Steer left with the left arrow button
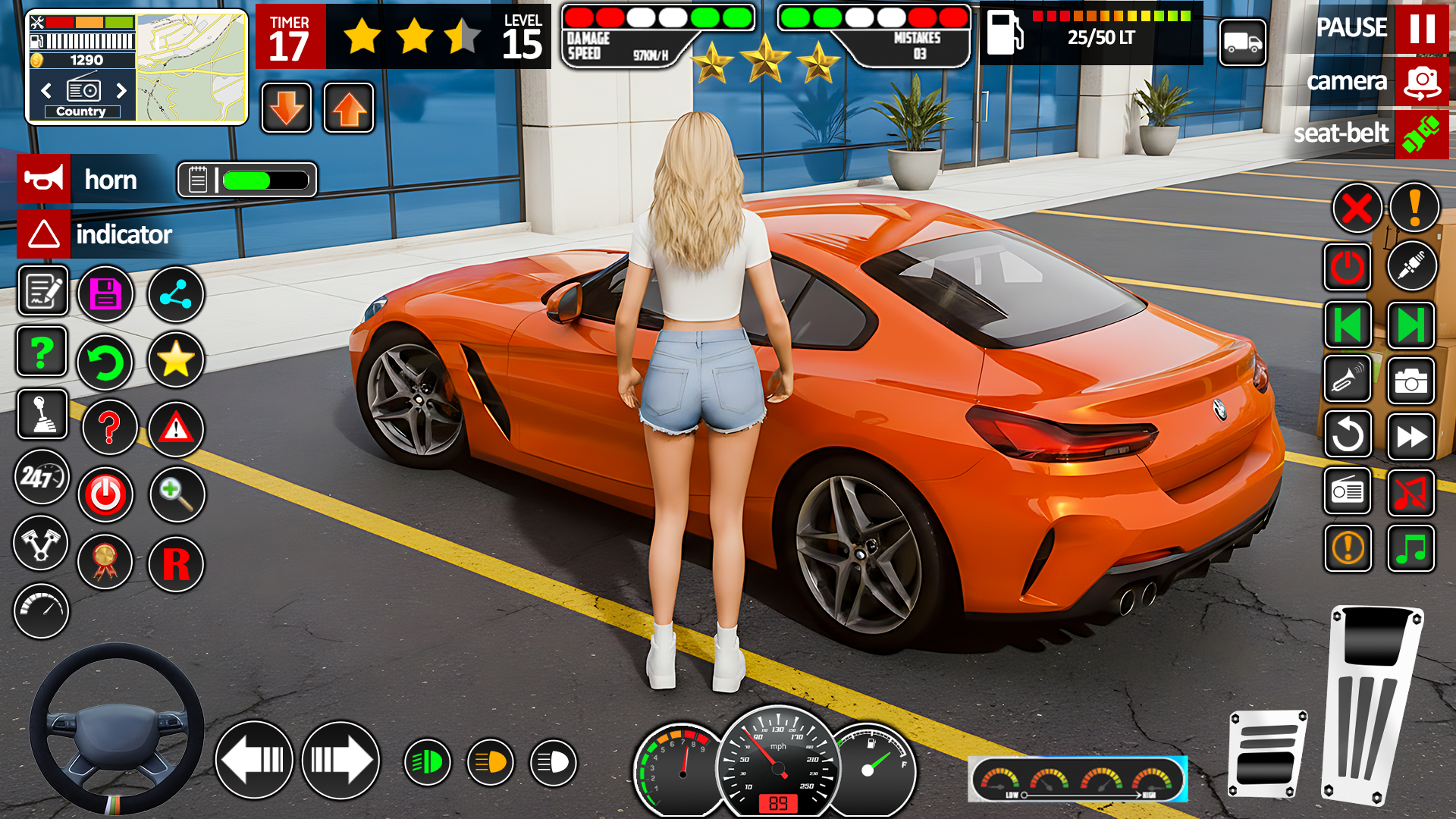The image size is (1456, 819). pyautogui.click(x=254, y=760)
